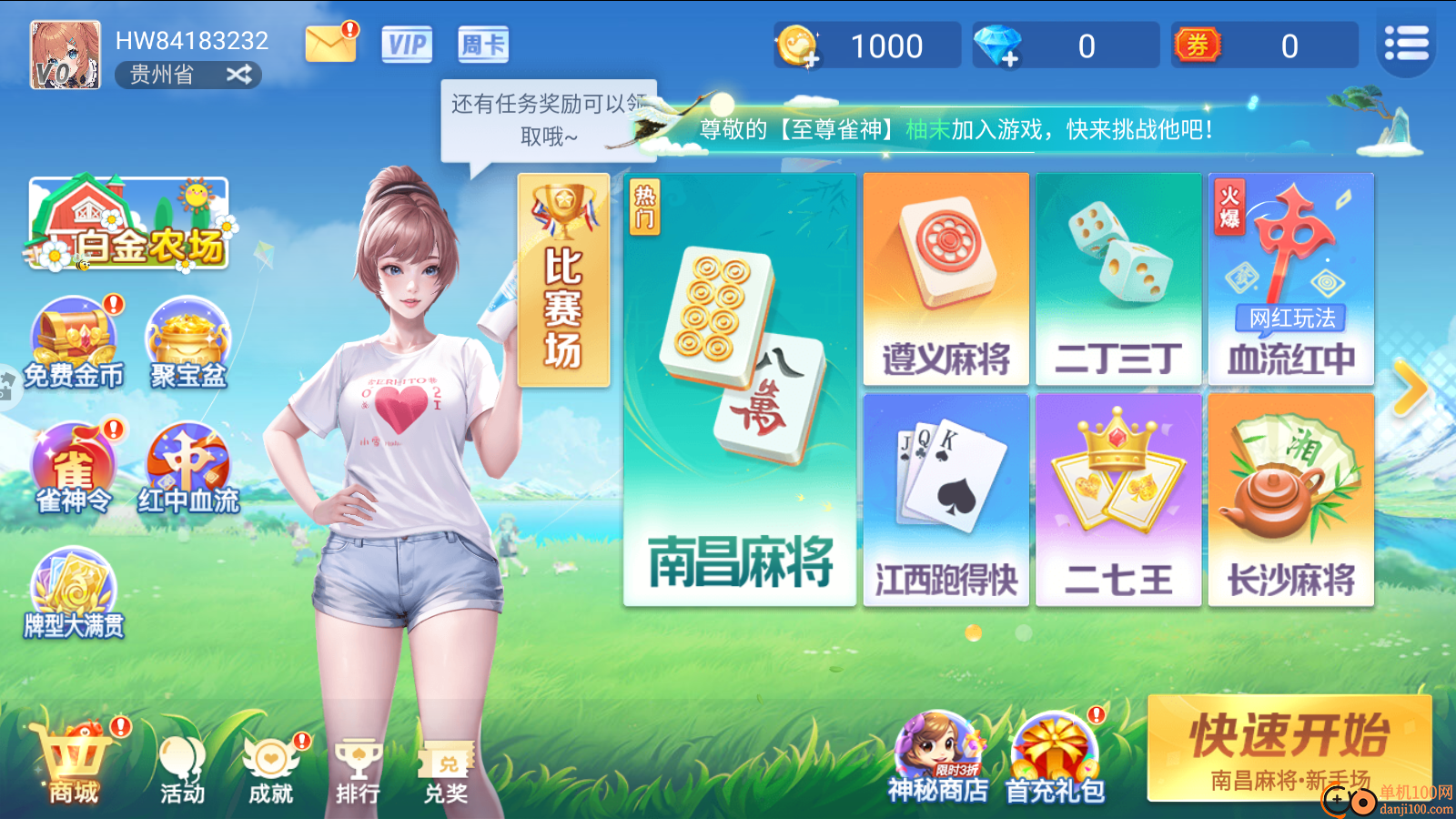Open the 周卡 weekly card tab

tap(482, 44)
